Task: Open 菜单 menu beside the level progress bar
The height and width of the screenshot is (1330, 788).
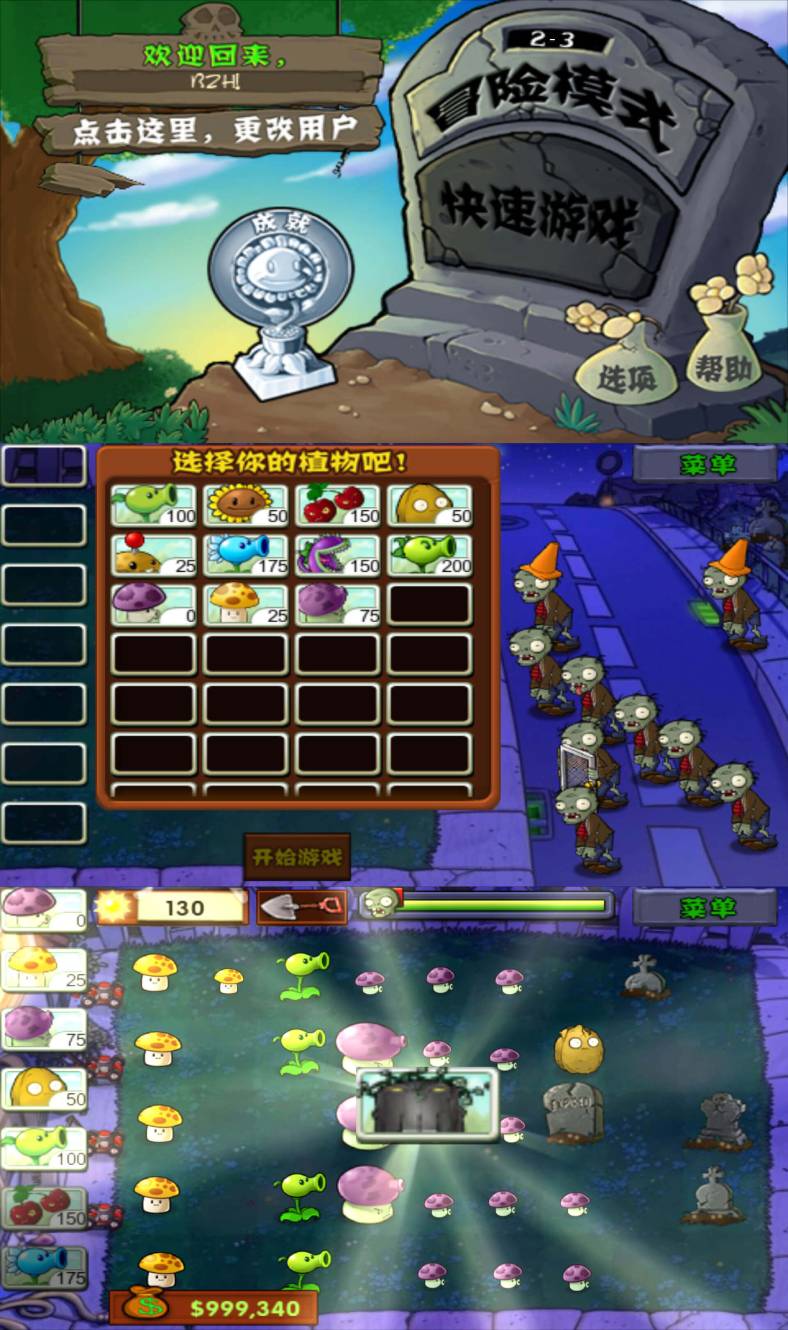Action: (706, 908)
